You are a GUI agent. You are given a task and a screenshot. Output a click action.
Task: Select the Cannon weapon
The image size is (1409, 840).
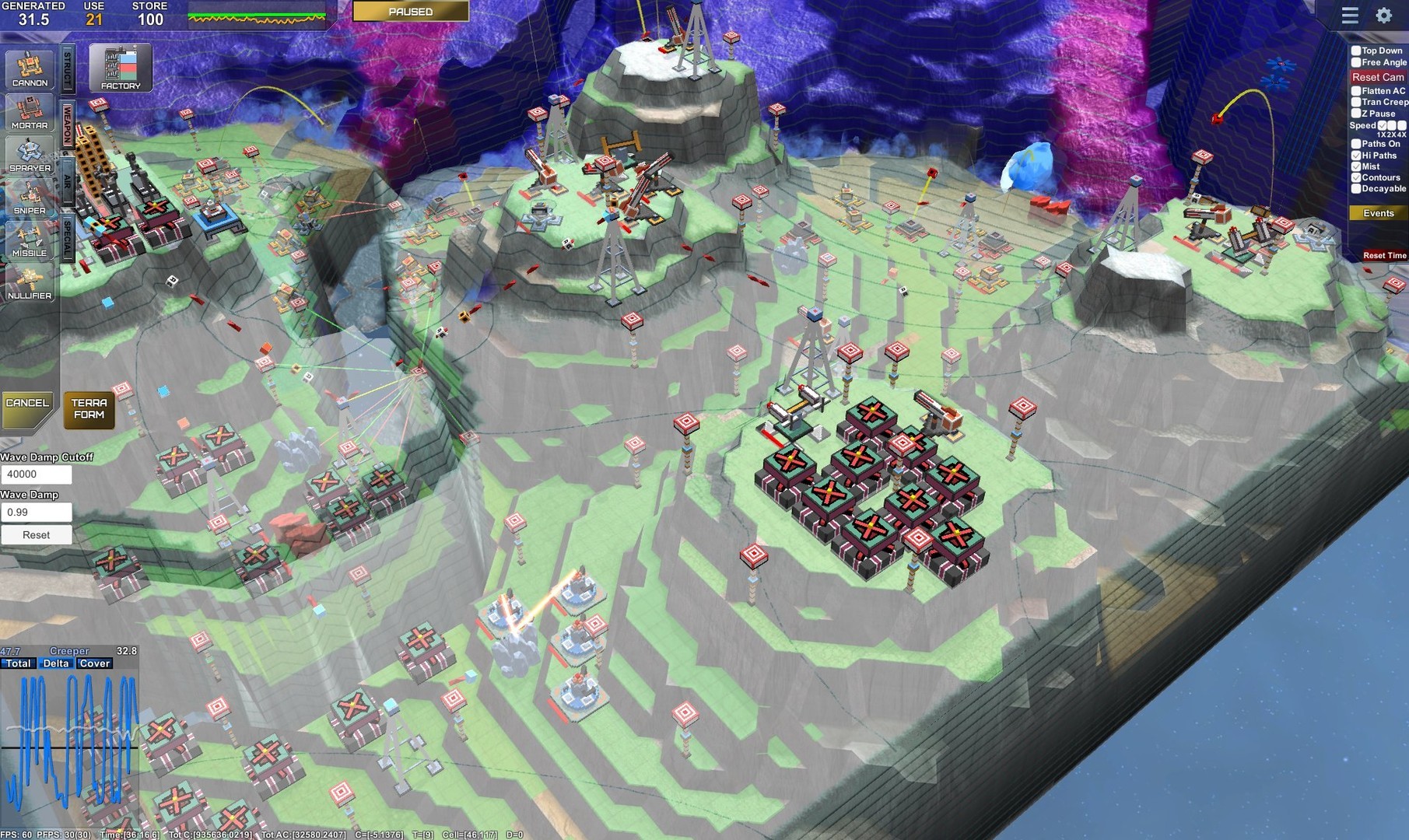click(29, 70)
